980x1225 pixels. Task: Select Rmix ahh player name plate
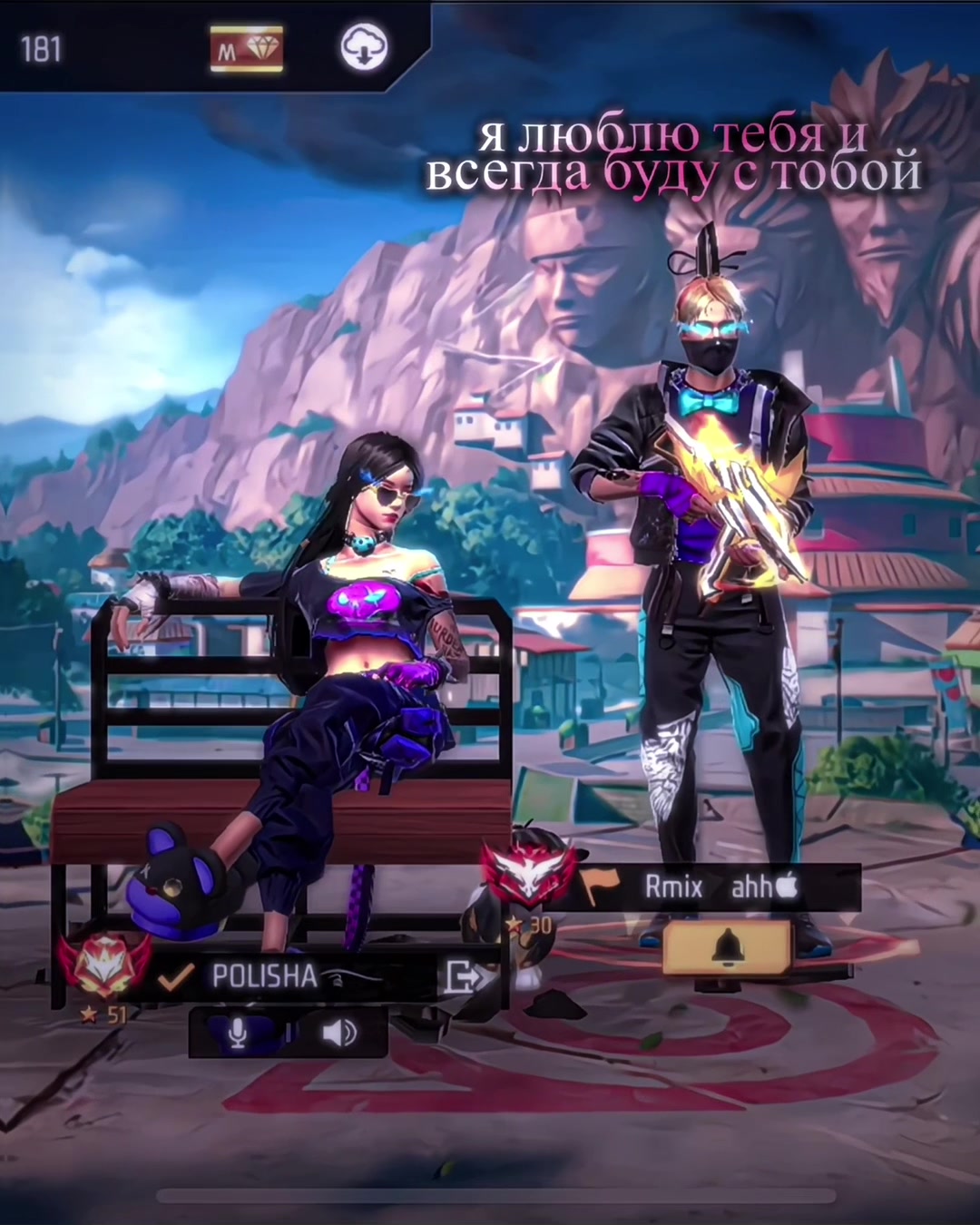tap(717, 887)
